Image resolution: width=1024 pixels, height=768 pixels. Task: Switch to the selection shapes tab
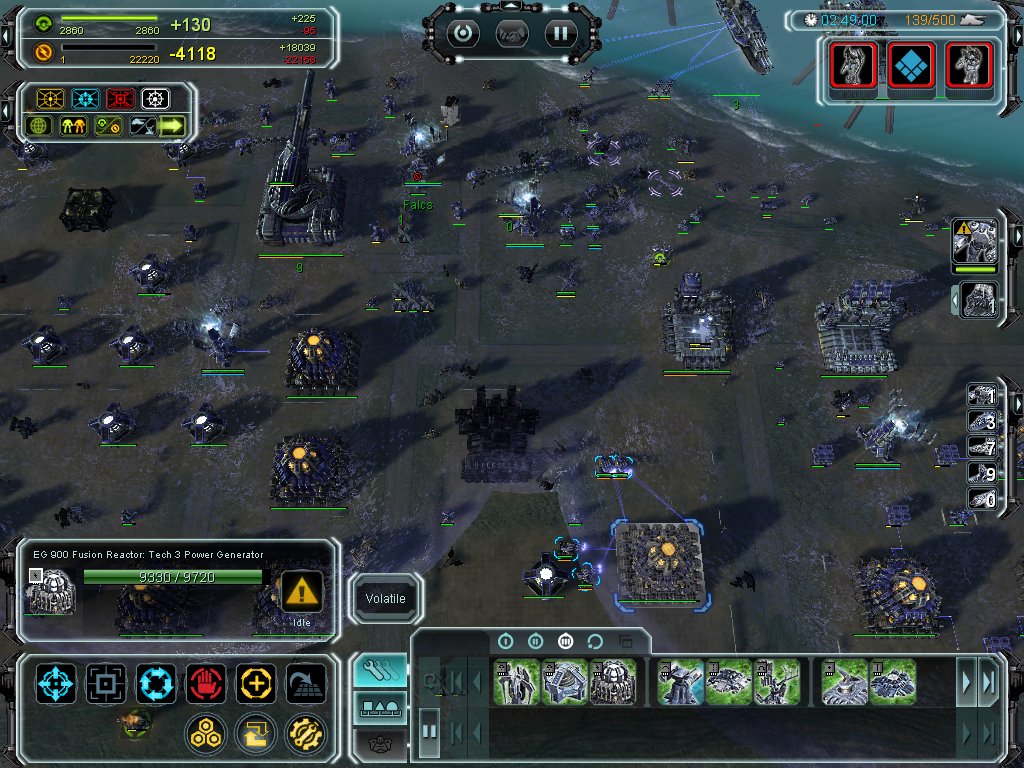(380, 709)
